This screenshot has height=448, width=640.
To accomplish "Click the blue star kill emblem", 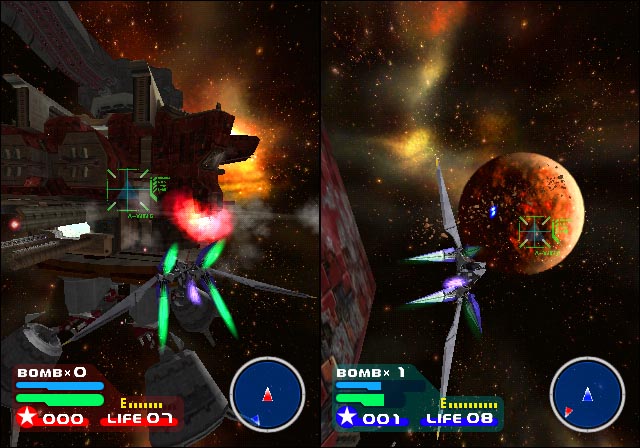I will tap(348, 416).
